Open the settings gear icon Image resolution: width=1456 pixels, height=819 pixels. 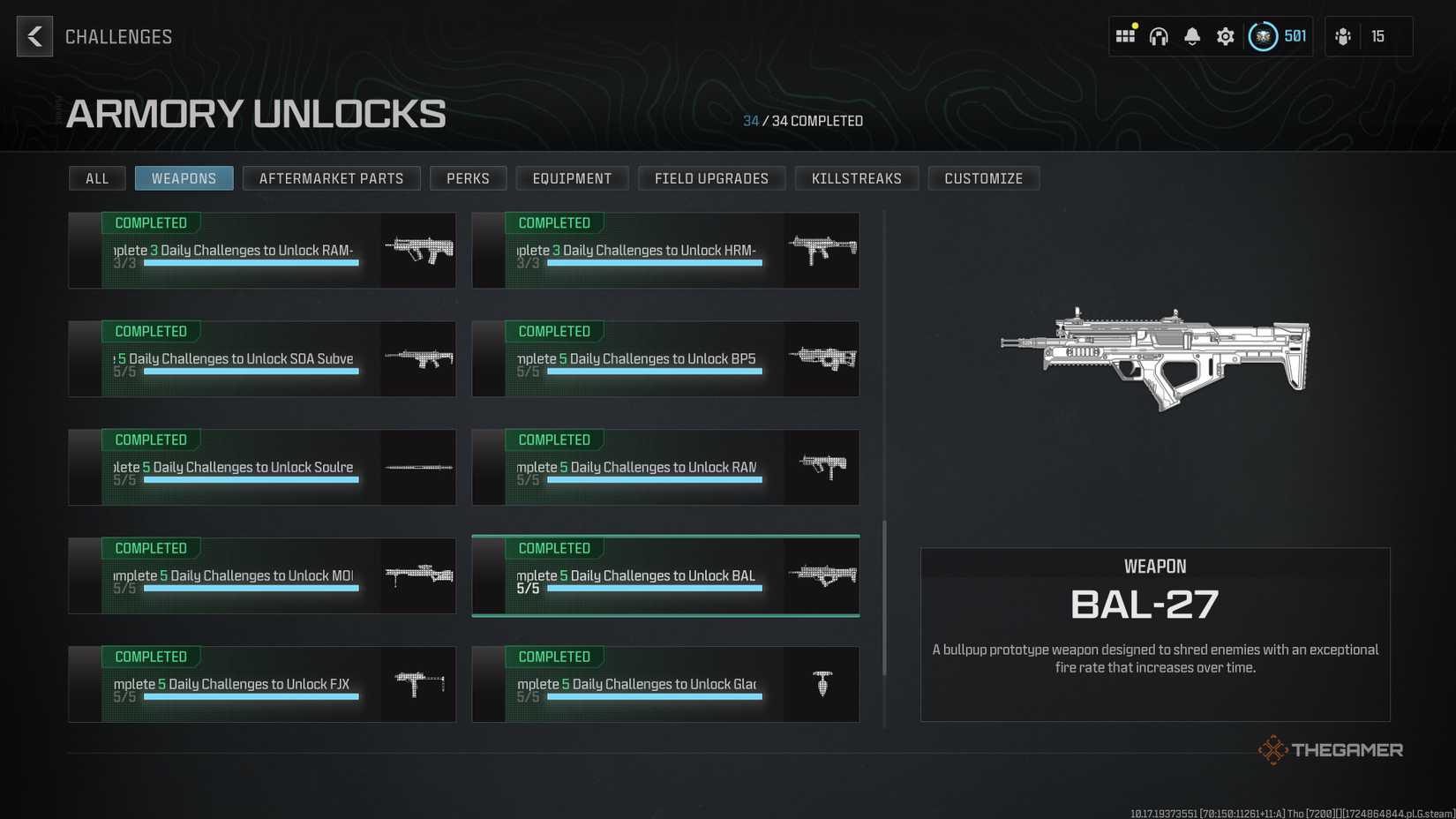(x=1225, y=36)
